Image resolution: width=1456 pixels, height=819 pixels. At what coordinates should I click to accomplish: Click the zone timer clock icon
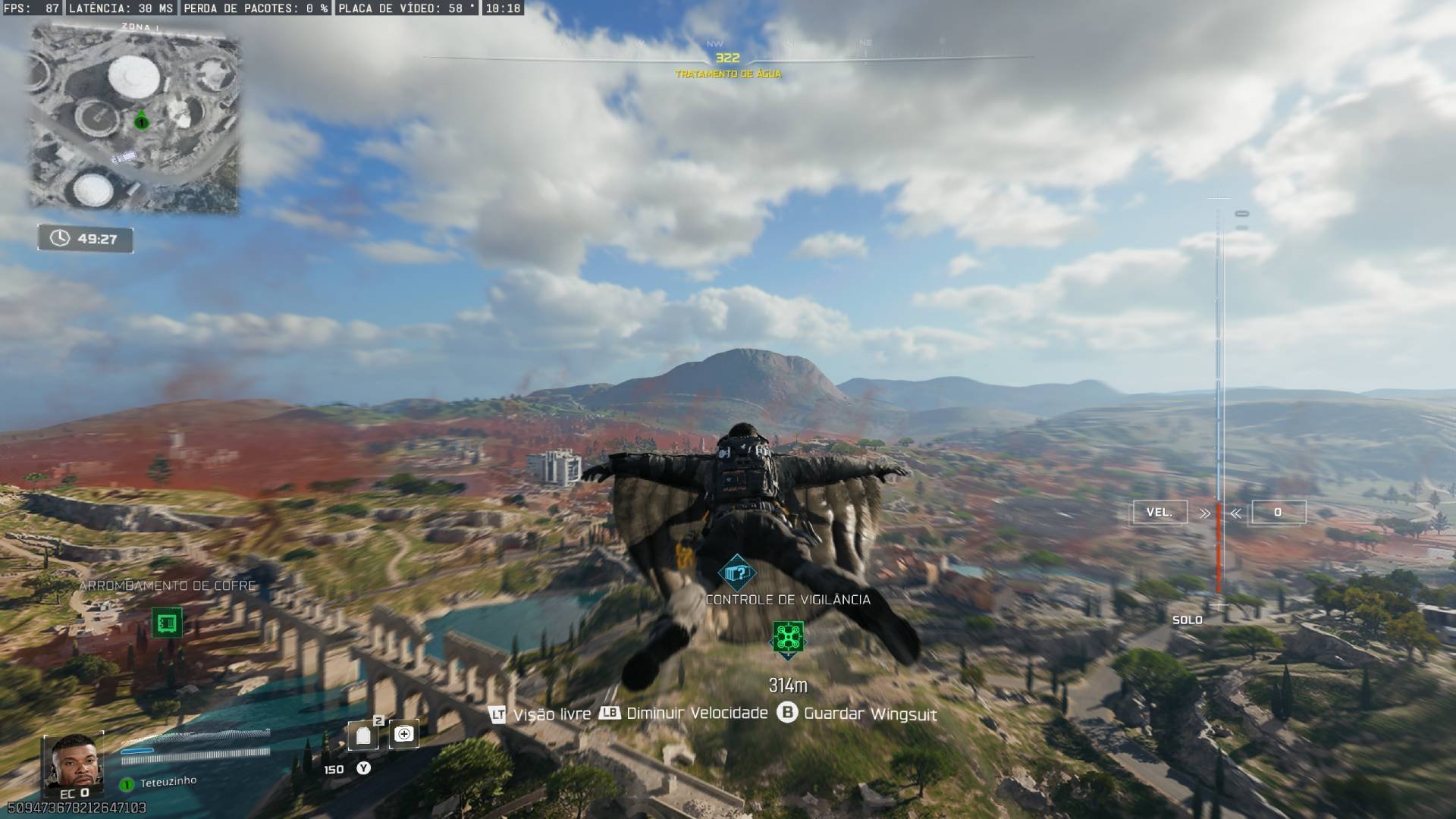click(59, 237)
